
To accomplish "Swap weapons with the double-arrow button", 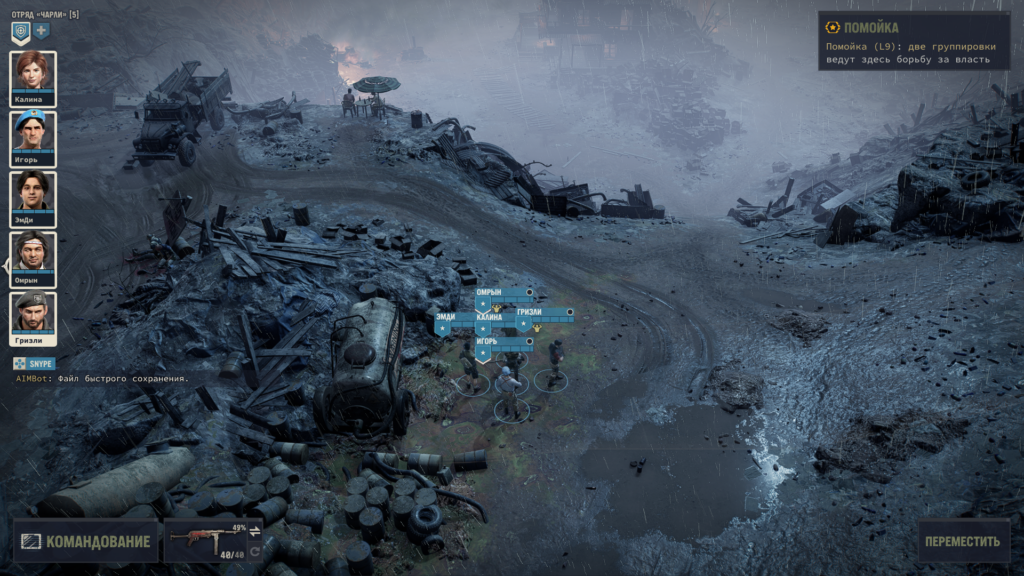I will (x=255, y=531).
